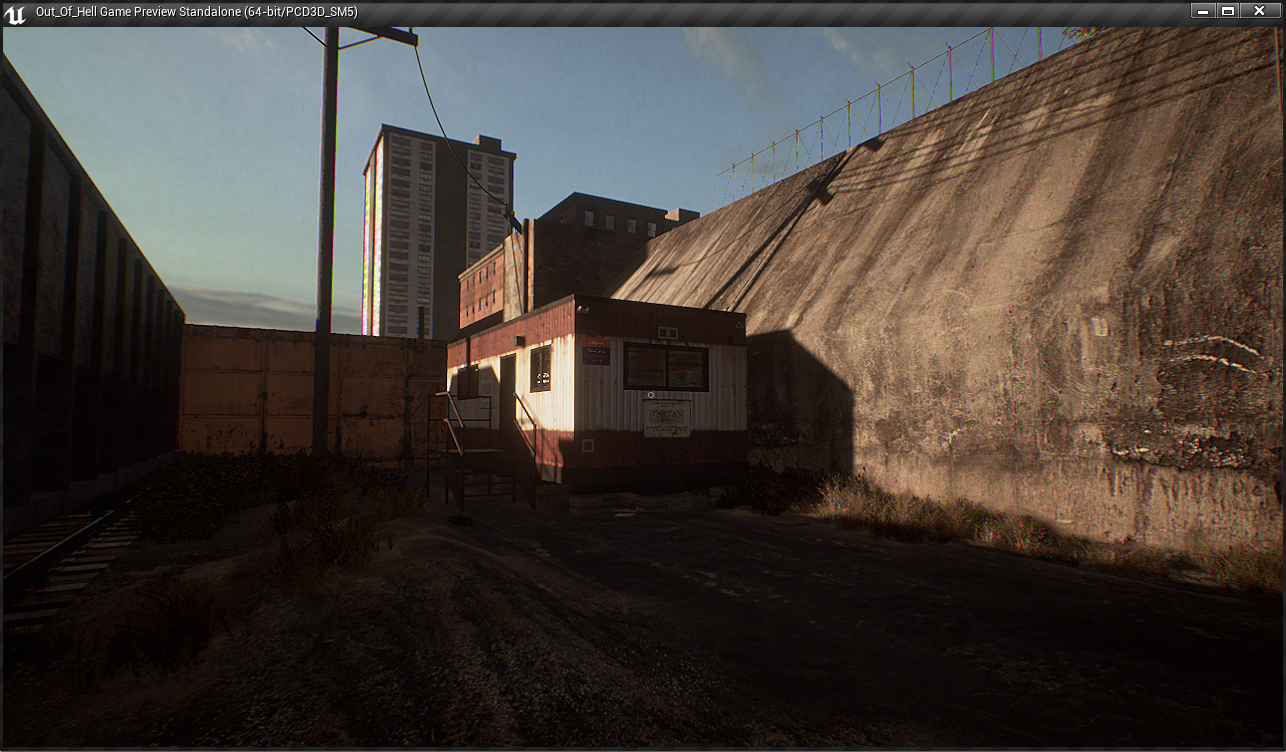This screenshot has height=752, width=1286.
Task: Minimize the game preview window
Action: pos(1202,11)
